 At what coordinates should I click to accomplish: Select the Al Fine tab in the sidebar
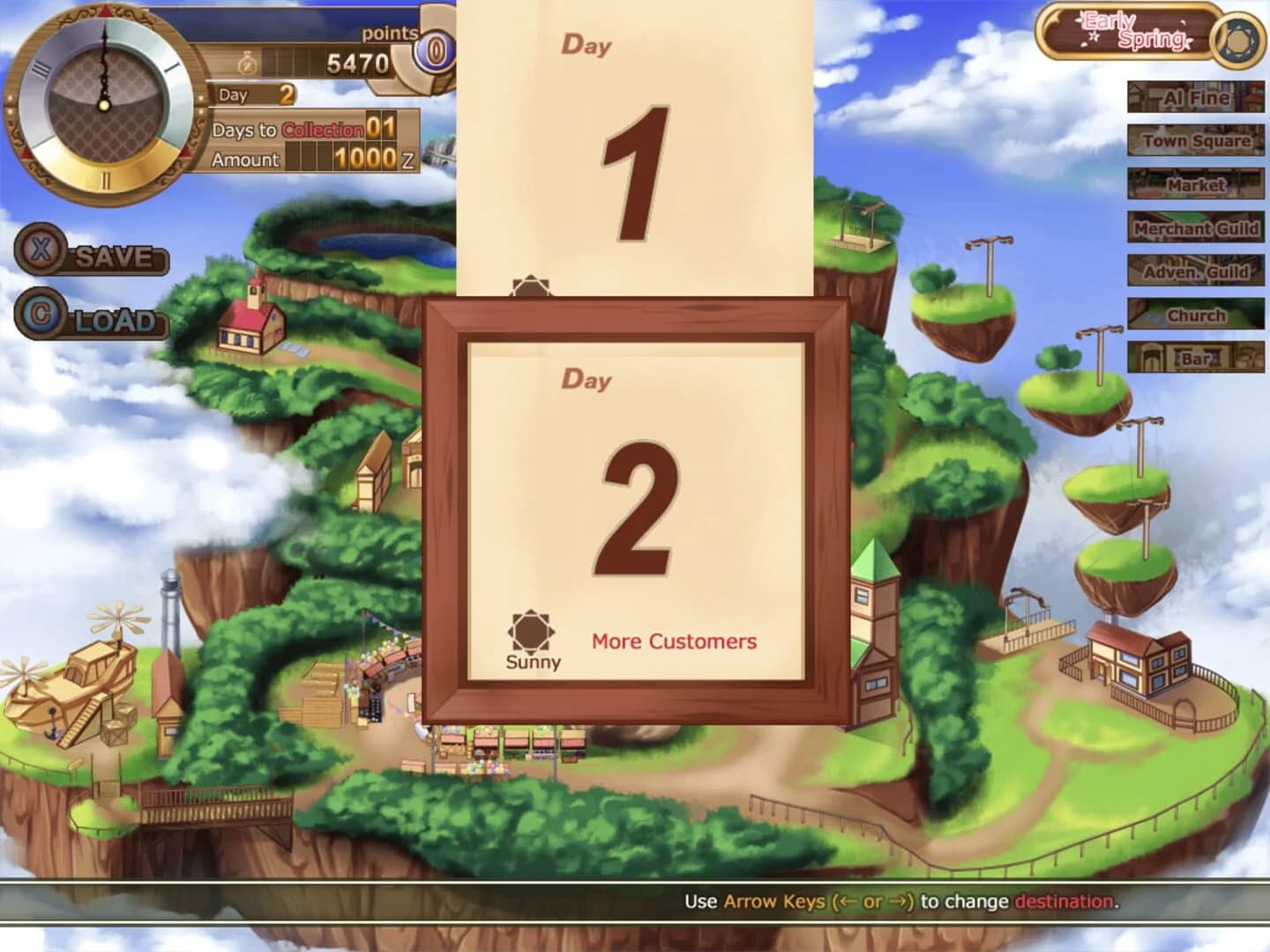(1195, 99)
